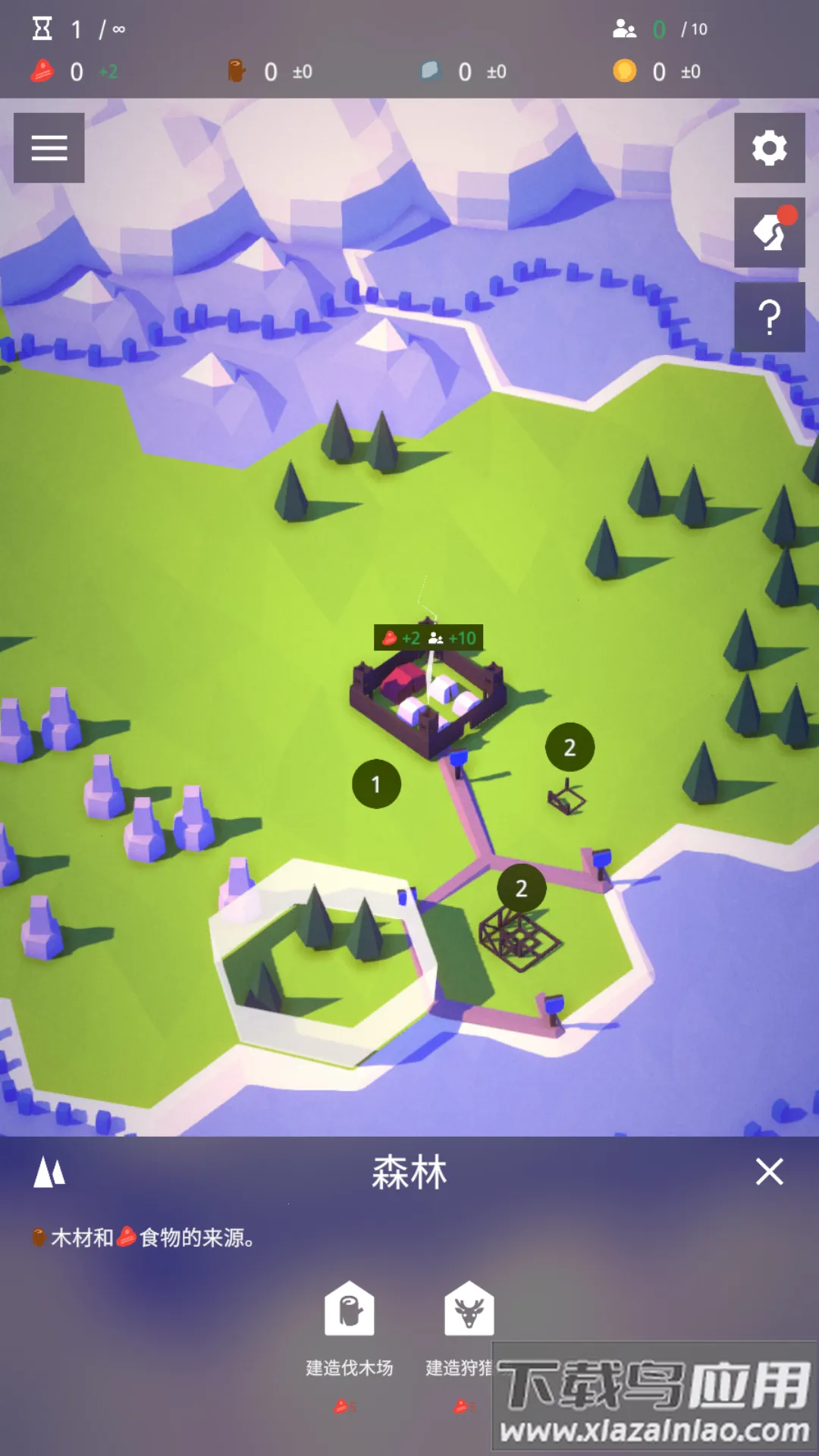Show help with the question mark
The height and width of the screenshot is (1456, 819).
[769, 317]
